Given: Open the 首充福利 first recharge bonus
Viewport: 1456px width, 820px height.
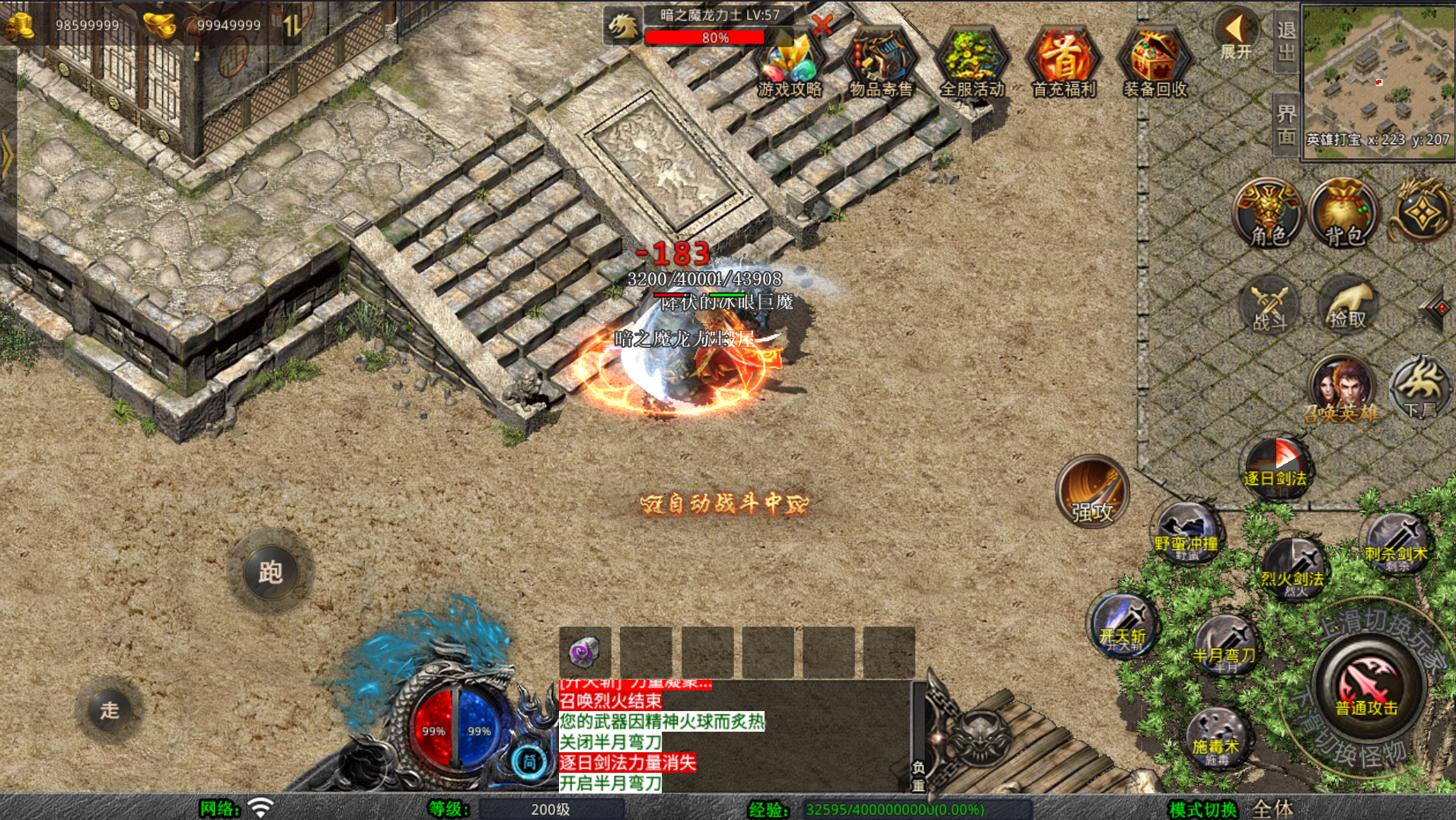Looking at the screenshot, I should click(x=1064, y=64).
